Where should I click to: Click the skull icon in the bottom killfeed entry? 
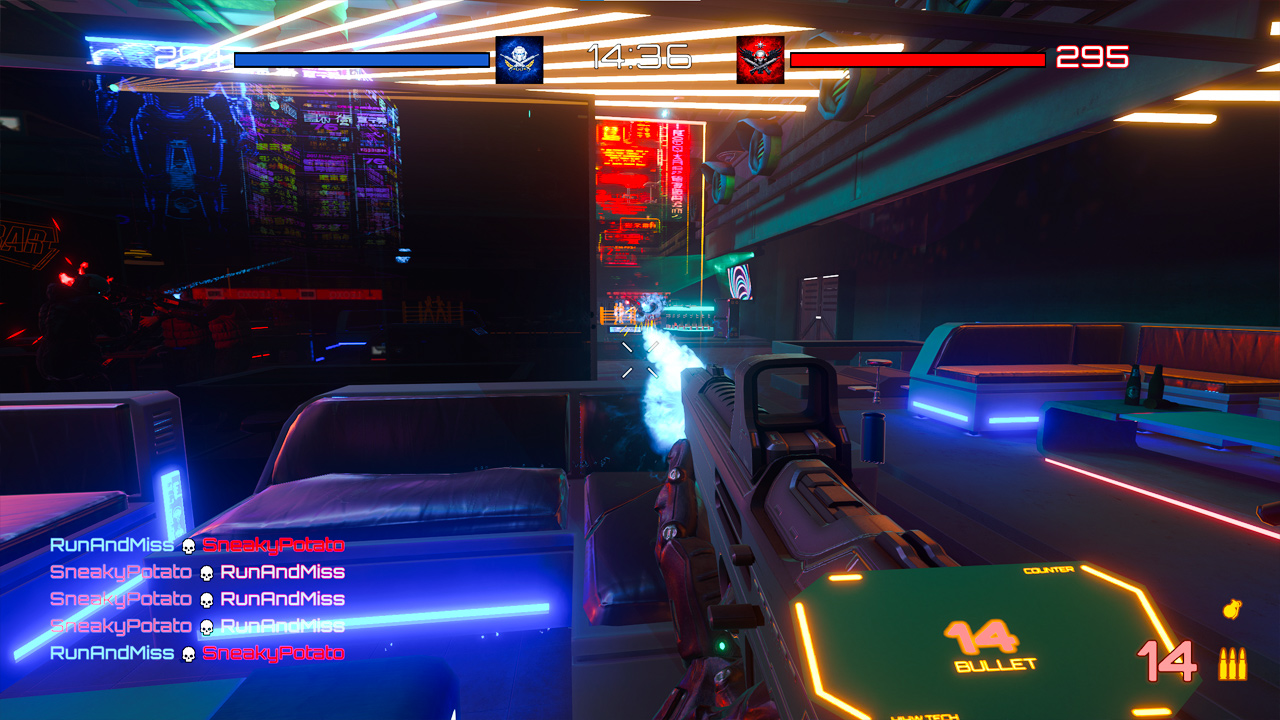point(188,653)
